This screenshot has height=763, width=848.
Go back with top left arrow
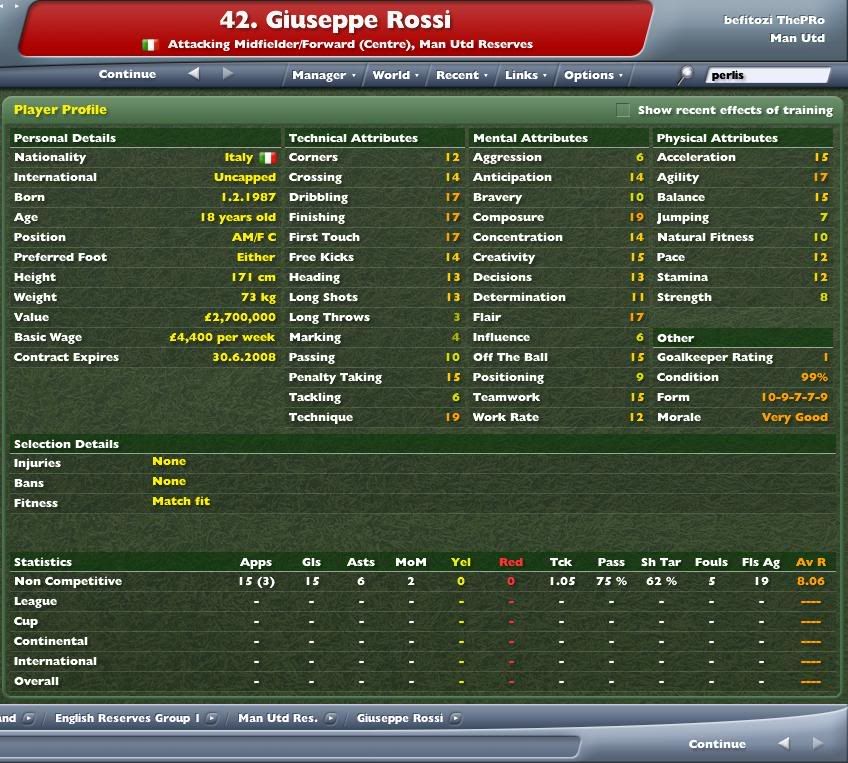coord(194,73)
